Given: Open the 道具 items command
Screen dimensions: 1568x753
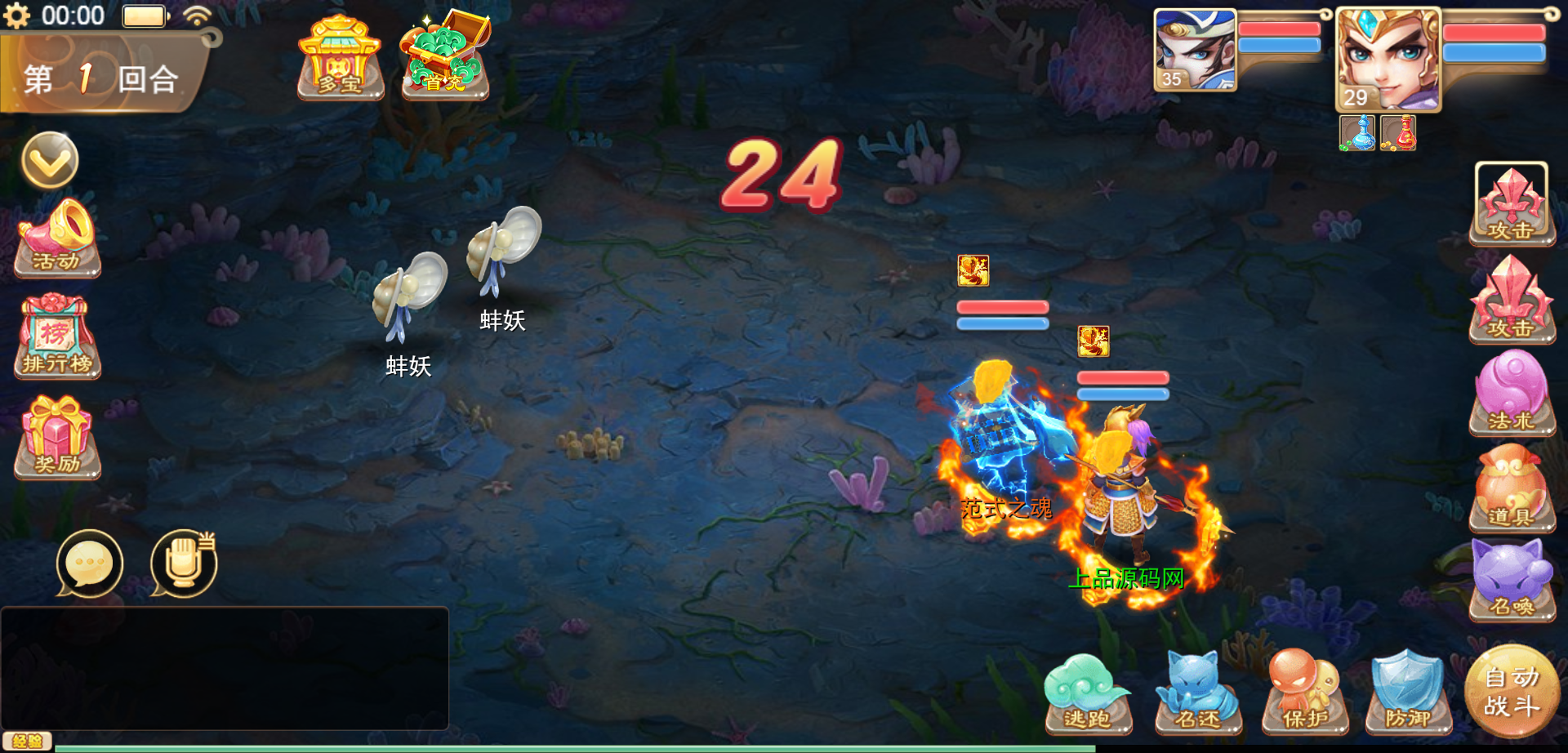Looking at the screenshot, I should pyautogui.click(x=1512, y=488).
